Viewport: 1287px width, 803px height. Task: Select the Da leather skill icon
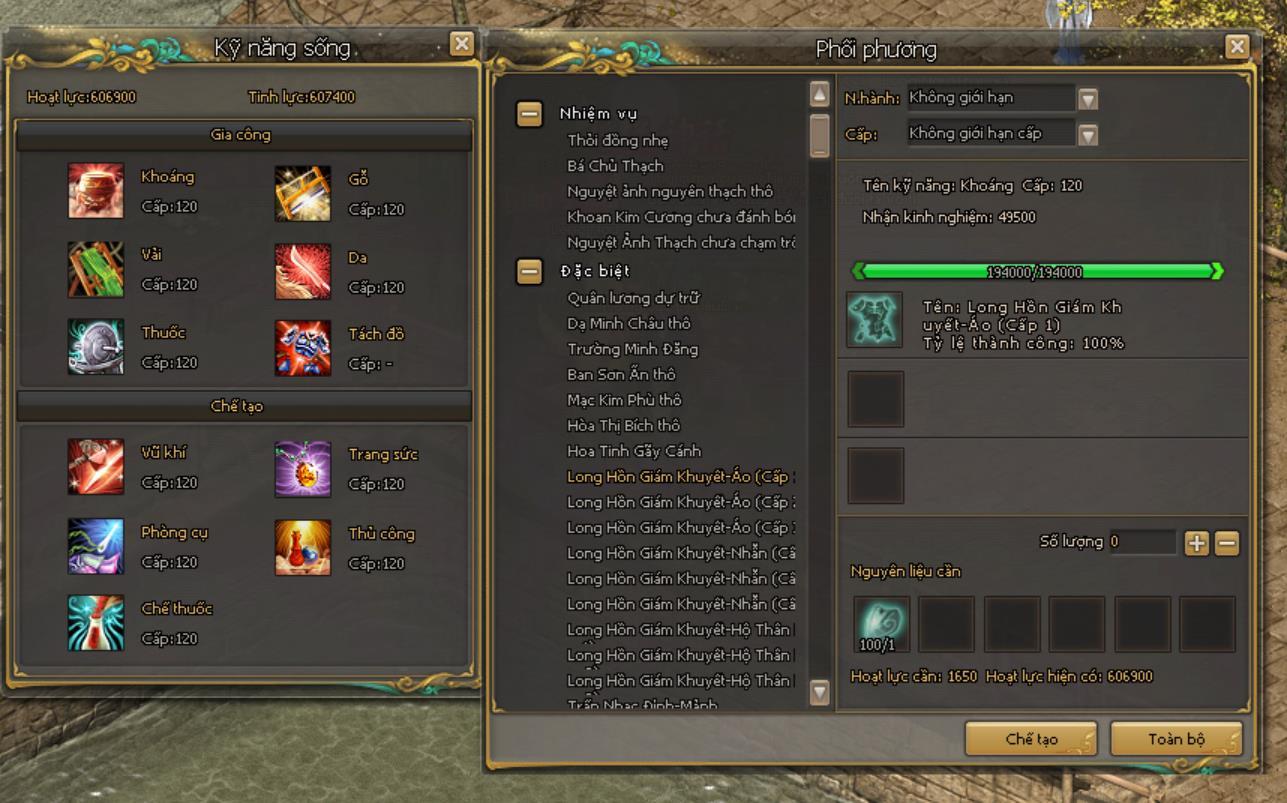(302, 271)
